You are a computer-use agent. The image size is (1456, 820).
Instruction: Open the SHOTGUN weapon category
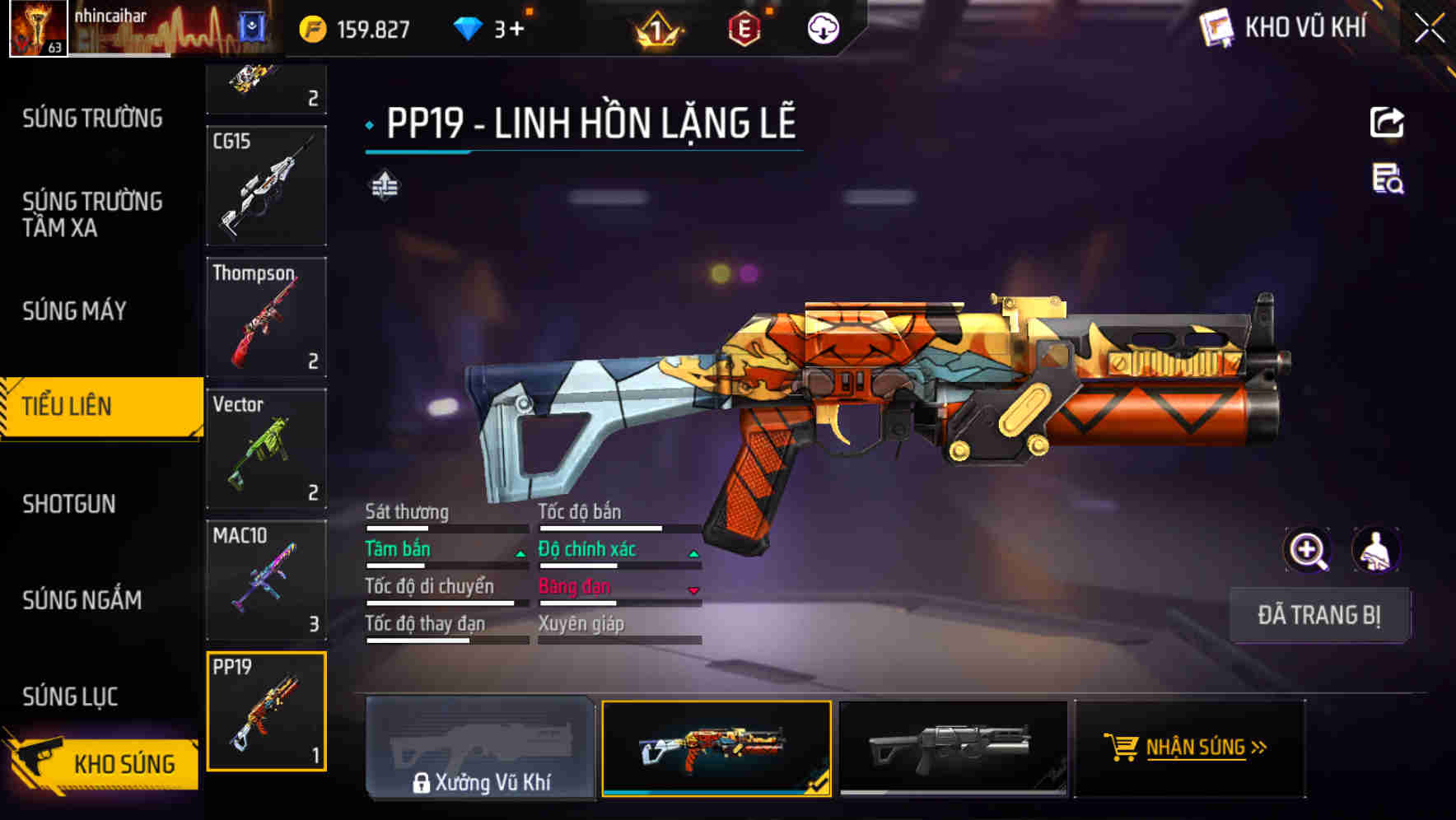click(70, 504)
